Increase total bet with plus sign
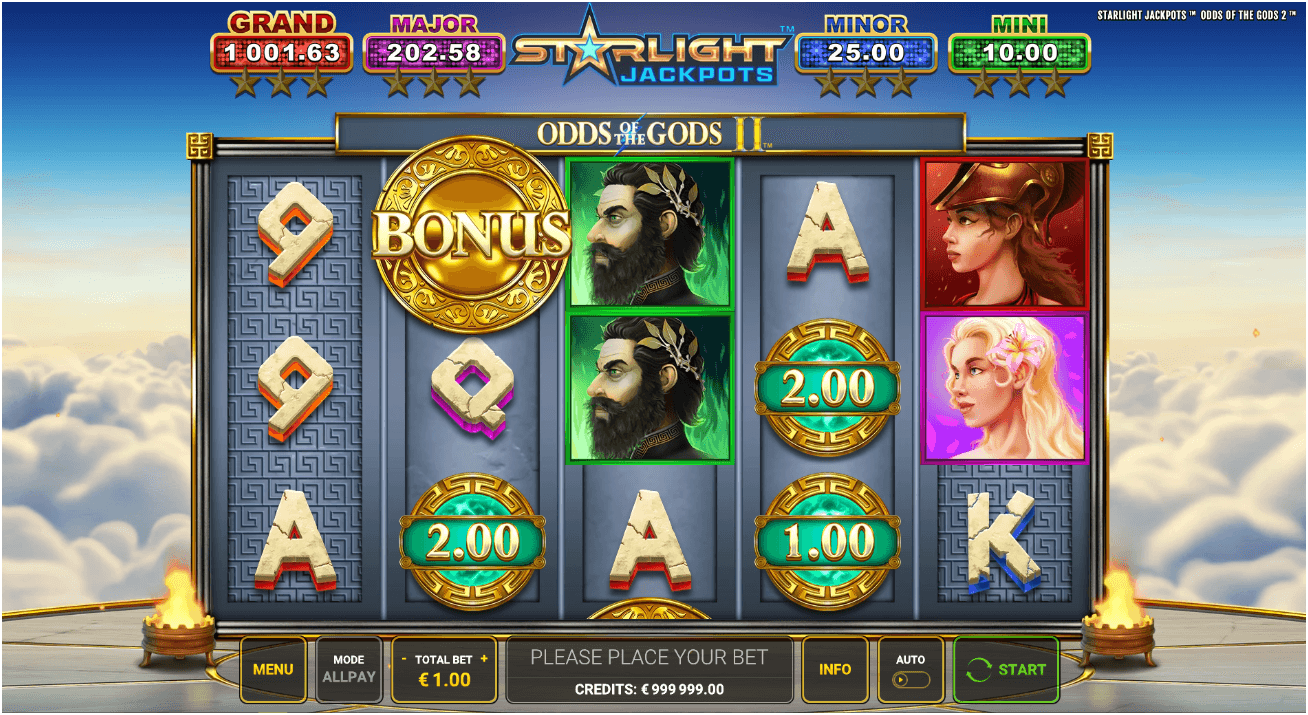The width and height of the screenshot is (1308, 715). click(x=484, y=660)
